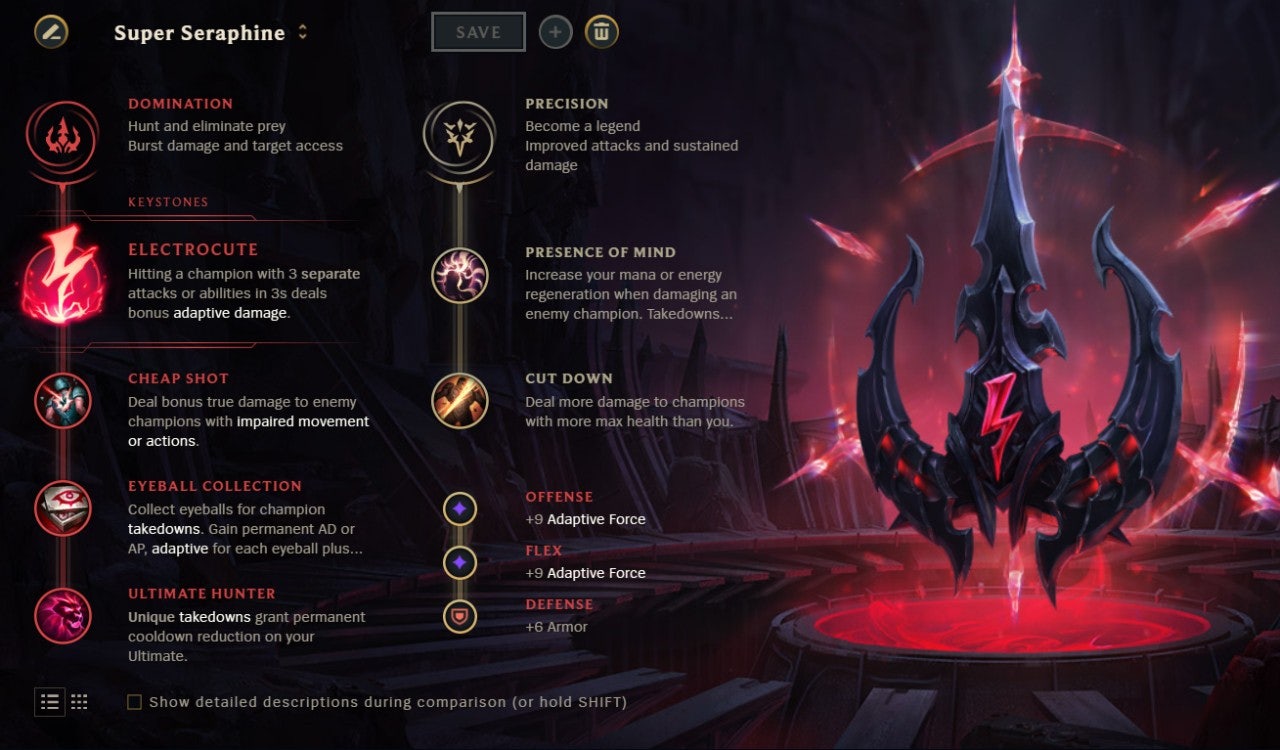
Task: Select the Eyeball Collection rune
Action: point(62,508)
